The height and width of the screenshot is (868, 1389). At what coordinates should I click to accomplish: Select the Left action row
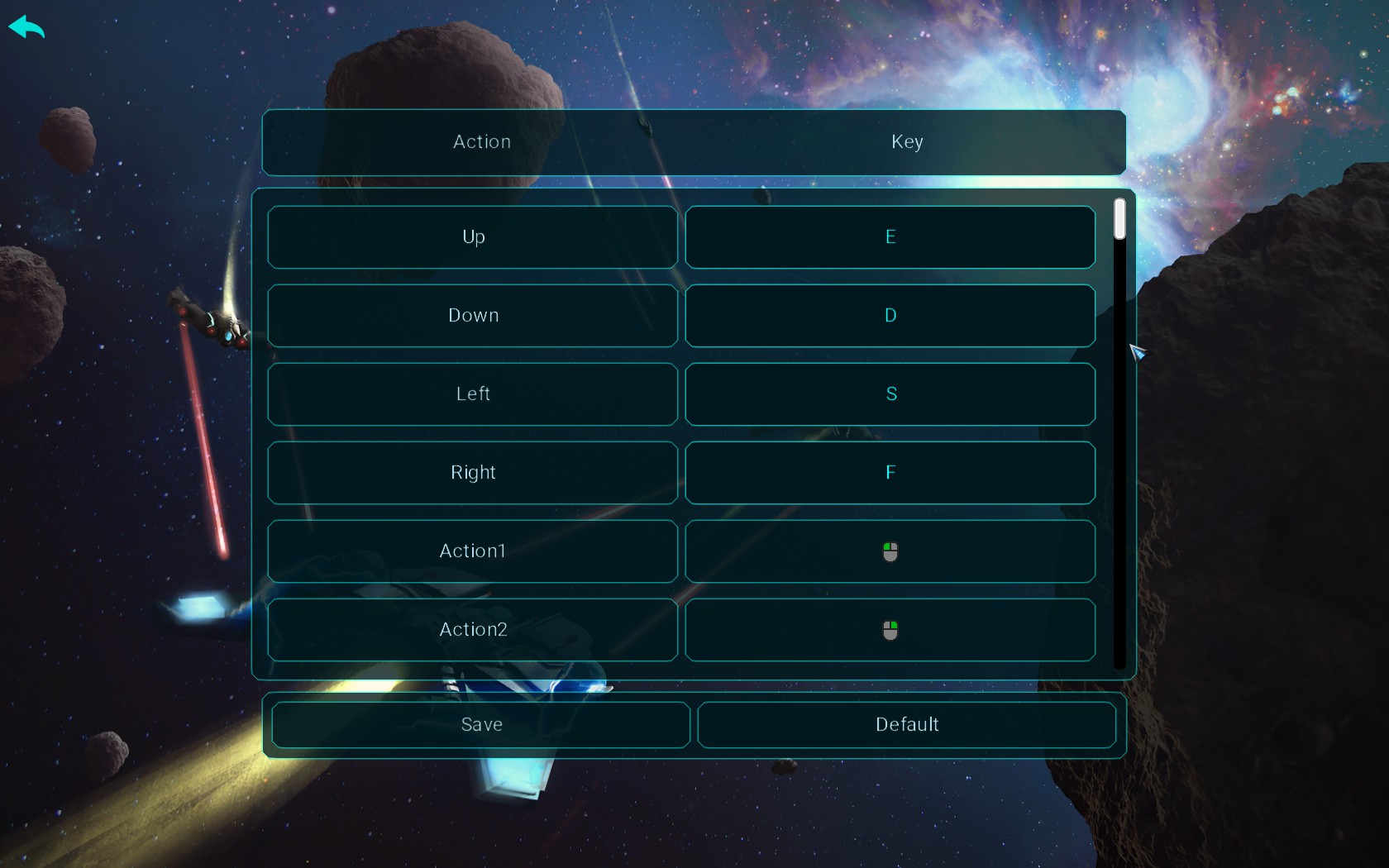pos(472,394)
